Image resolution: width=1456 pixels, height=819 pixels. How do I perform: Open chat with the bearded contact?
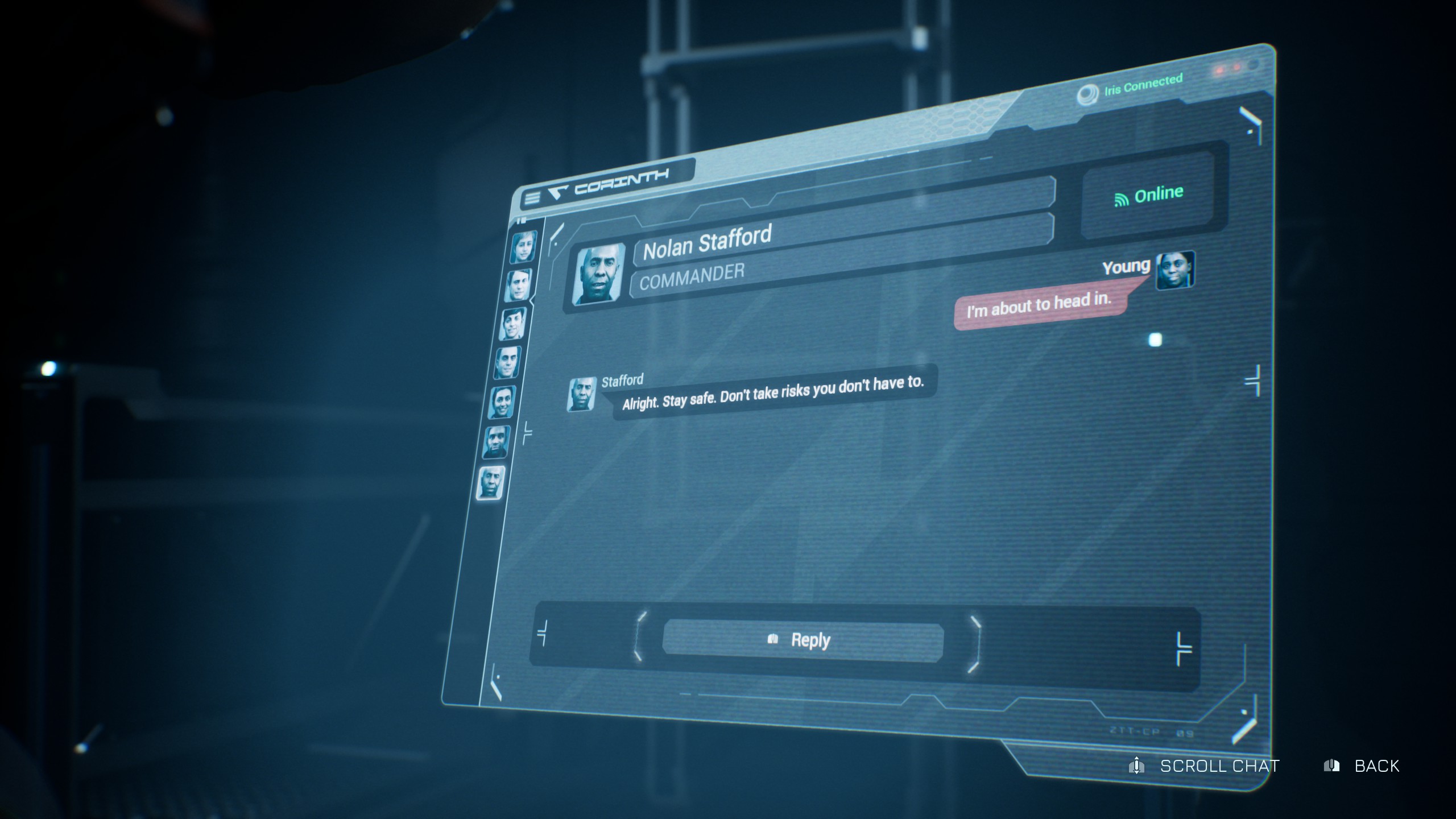(497, 442)
